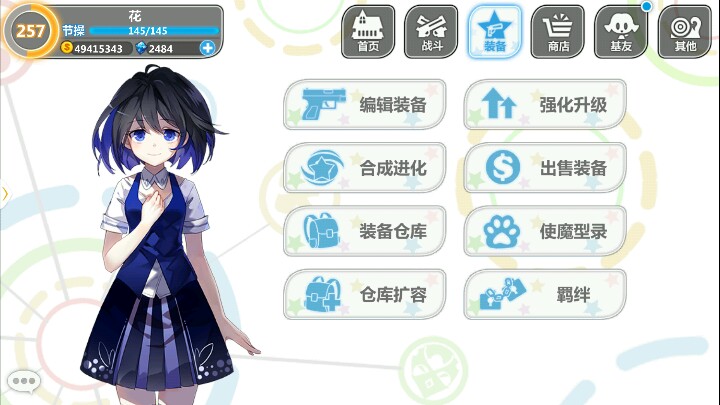Go to the 基友 friends tab
720x405 pixels.
click(621, 31)
